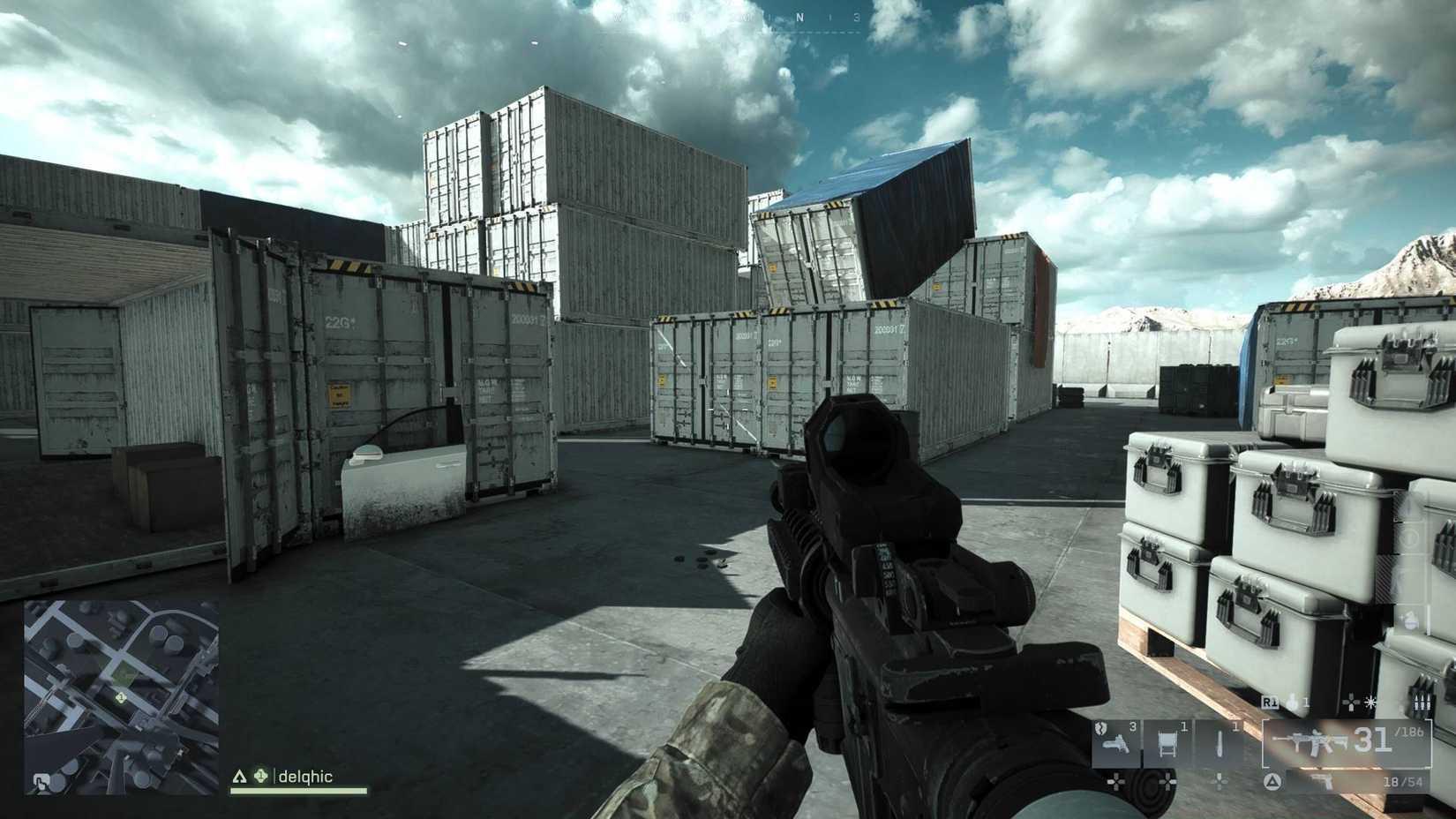Screen dimensions: 1456x819
Task: Select the ammo box gadget slot
Action: tap(1168, 742)
